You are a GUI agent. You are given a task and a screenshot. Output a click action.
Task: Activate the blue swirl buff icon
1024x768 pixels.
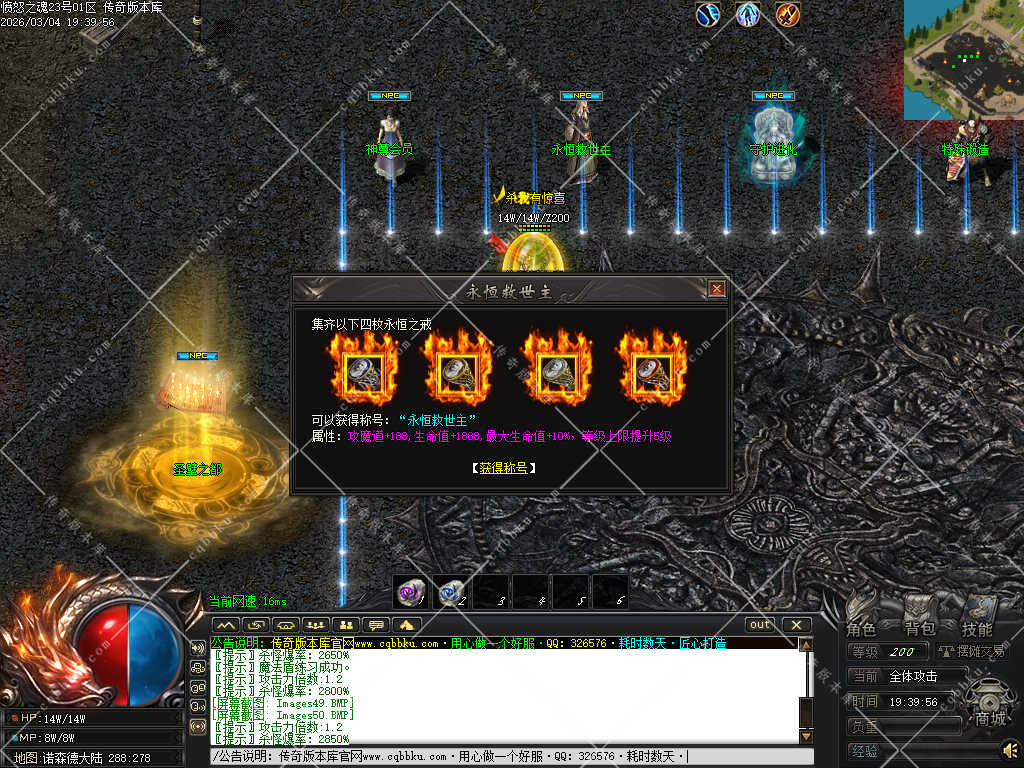pyautogui.click(x=708, y=14)
